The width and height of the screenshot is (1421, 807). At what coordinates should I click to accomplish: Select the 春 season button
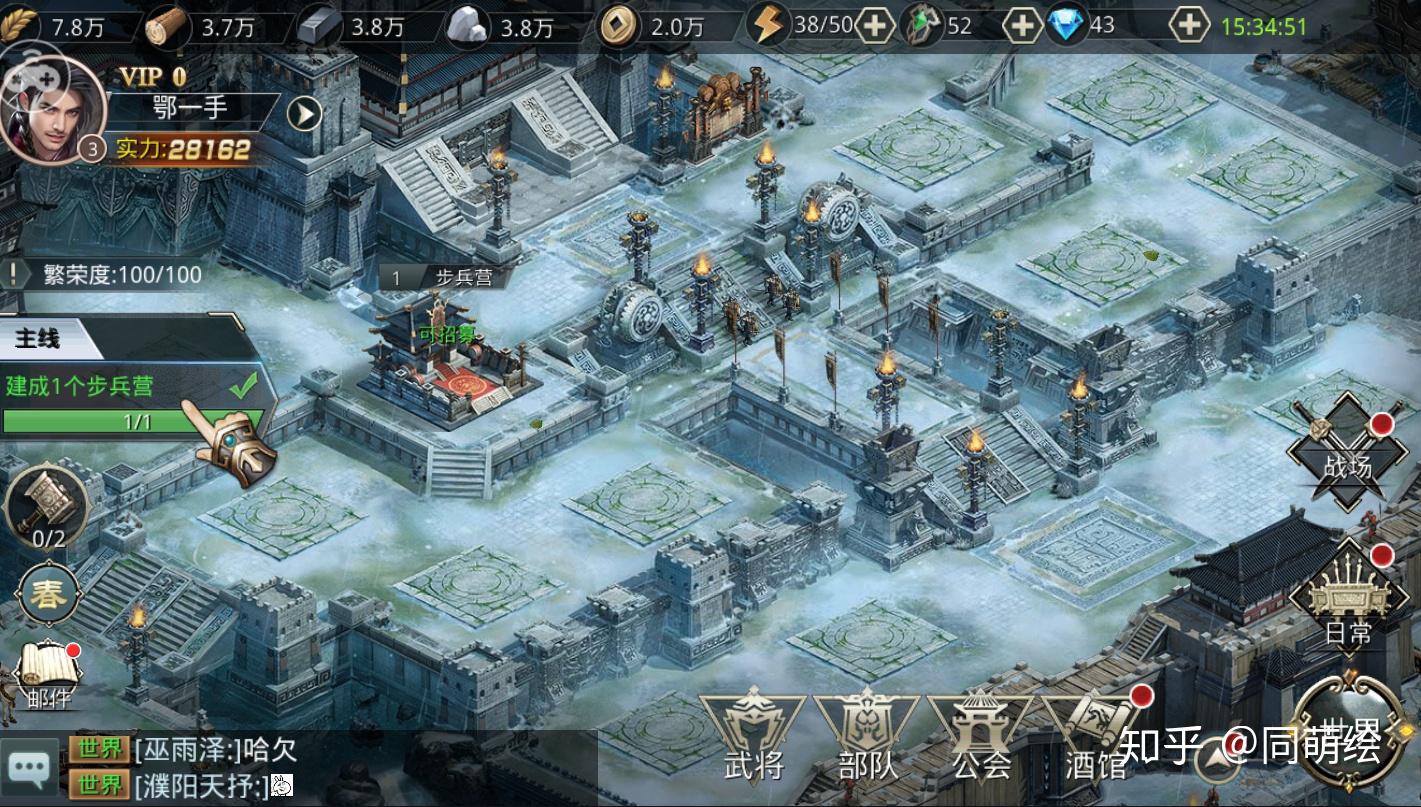click(46, 595)
